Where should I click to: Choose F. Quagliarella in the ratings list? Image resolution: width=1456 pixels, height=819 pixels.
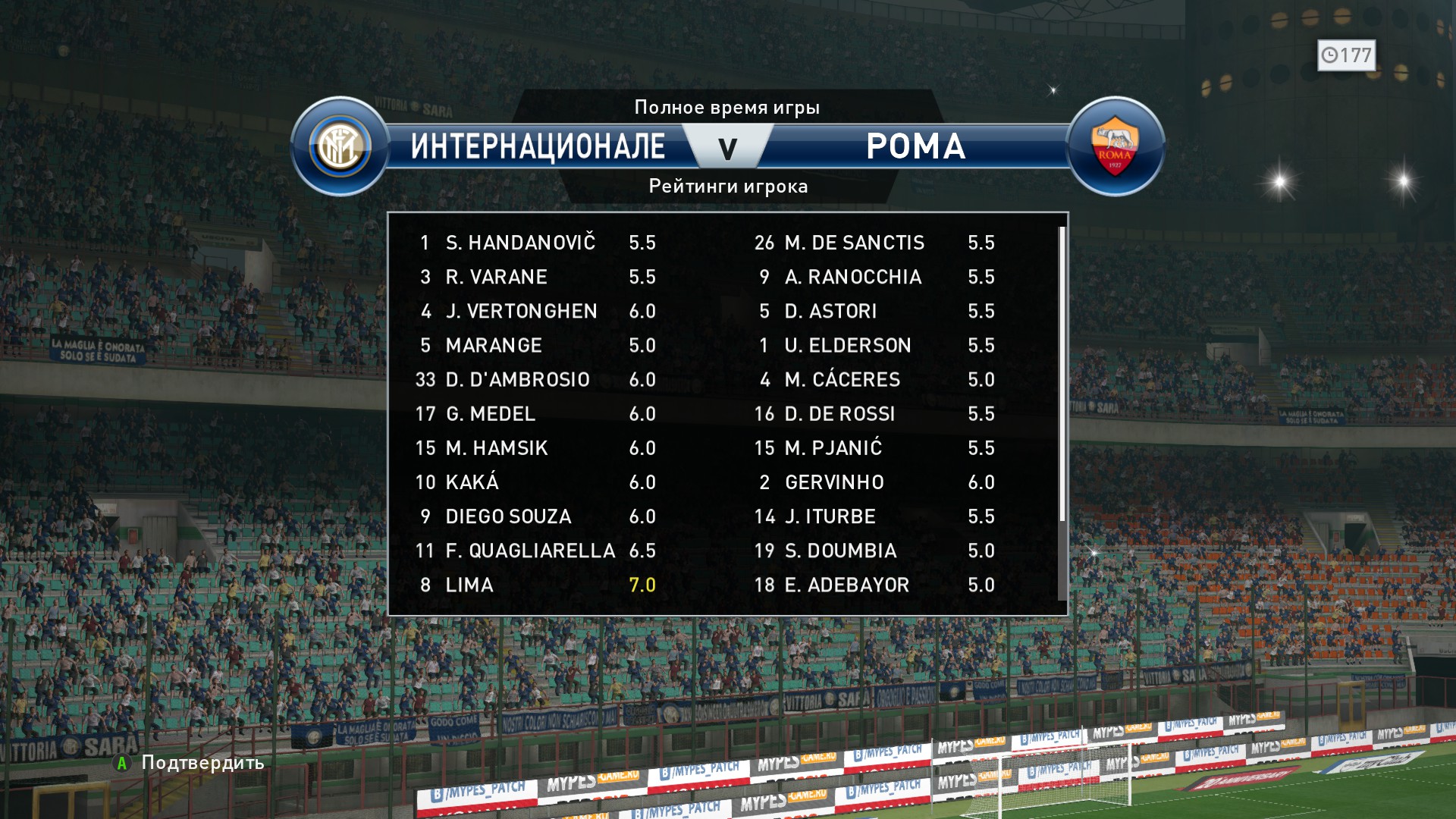coord(530,551)
